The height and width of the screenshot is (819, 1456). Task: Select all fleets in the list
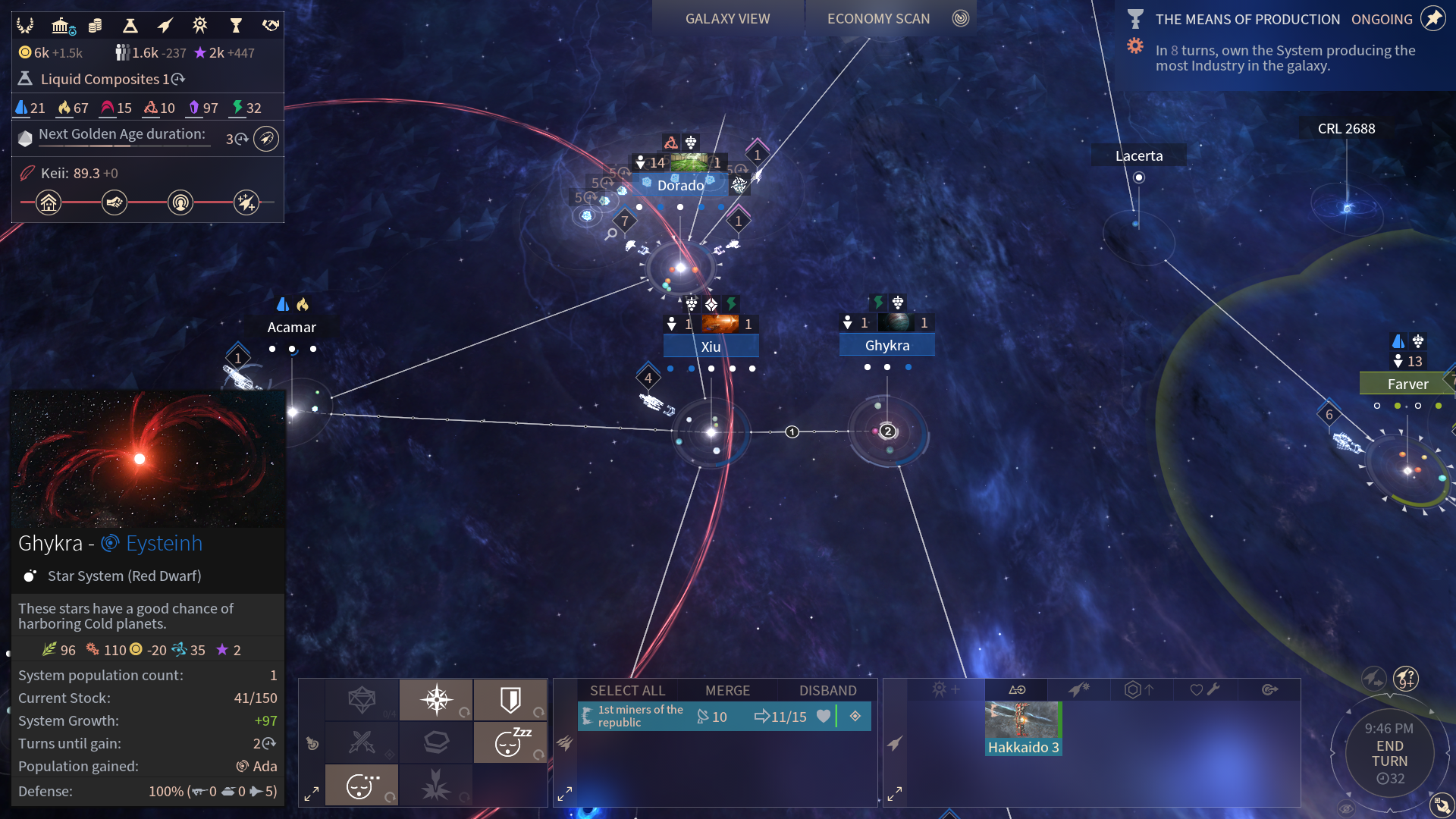coord(627,690)
